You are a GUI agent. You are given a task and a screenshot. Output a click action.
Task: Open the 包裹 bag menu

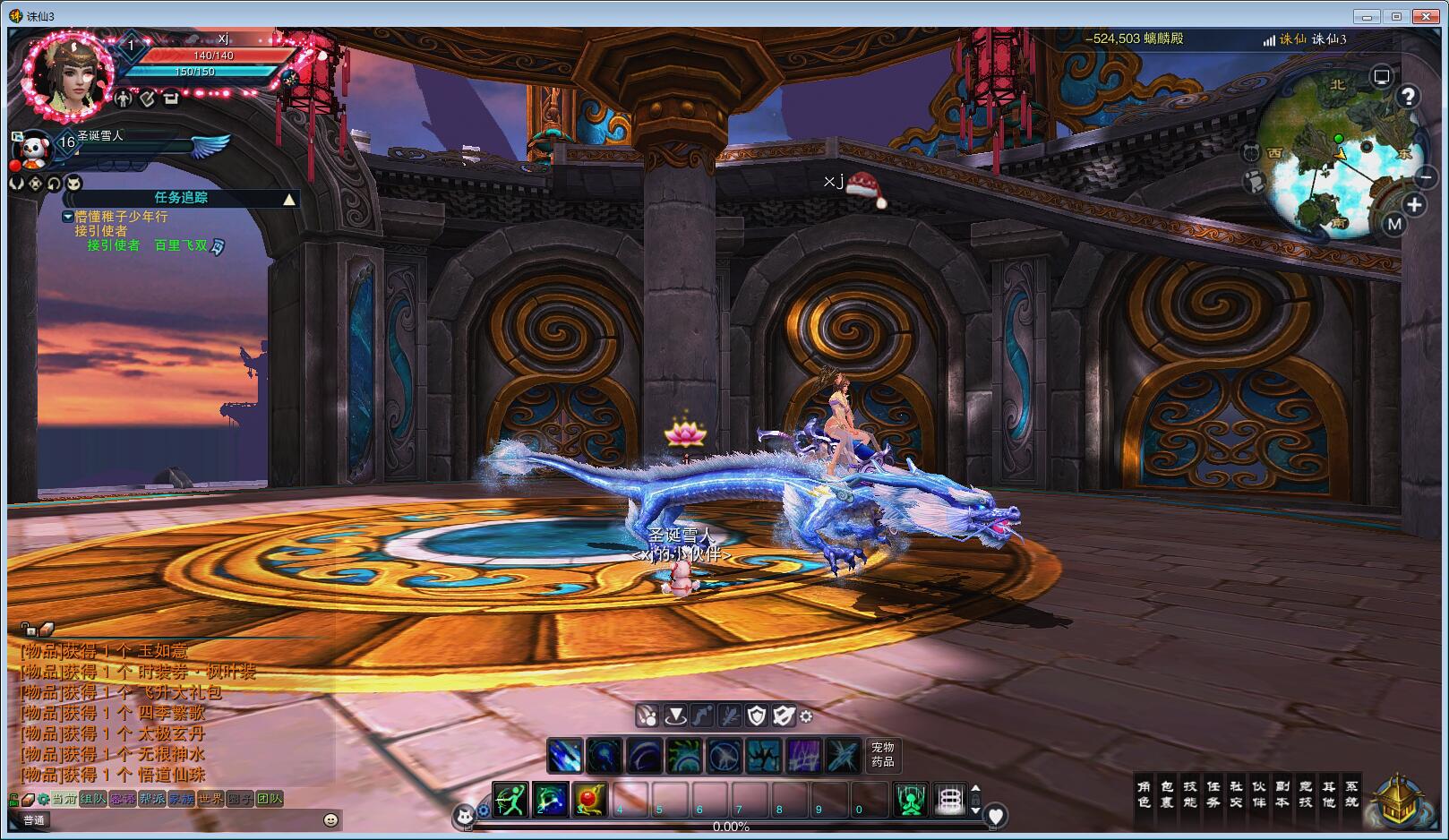tap(1167, 794)
